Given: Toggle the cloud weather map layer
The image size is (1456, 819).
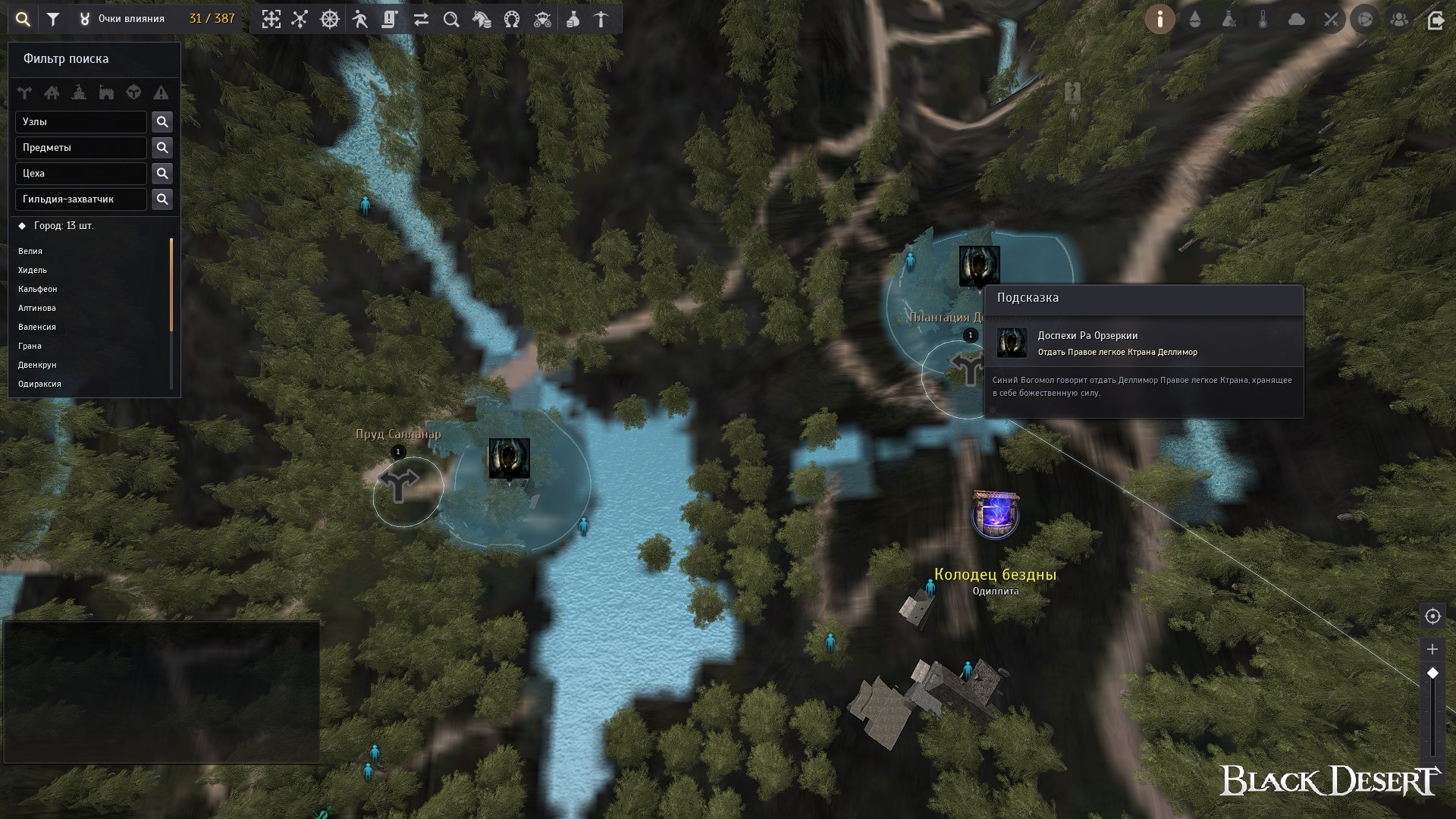Looking at the screenshot, I should click(1297, 20).
